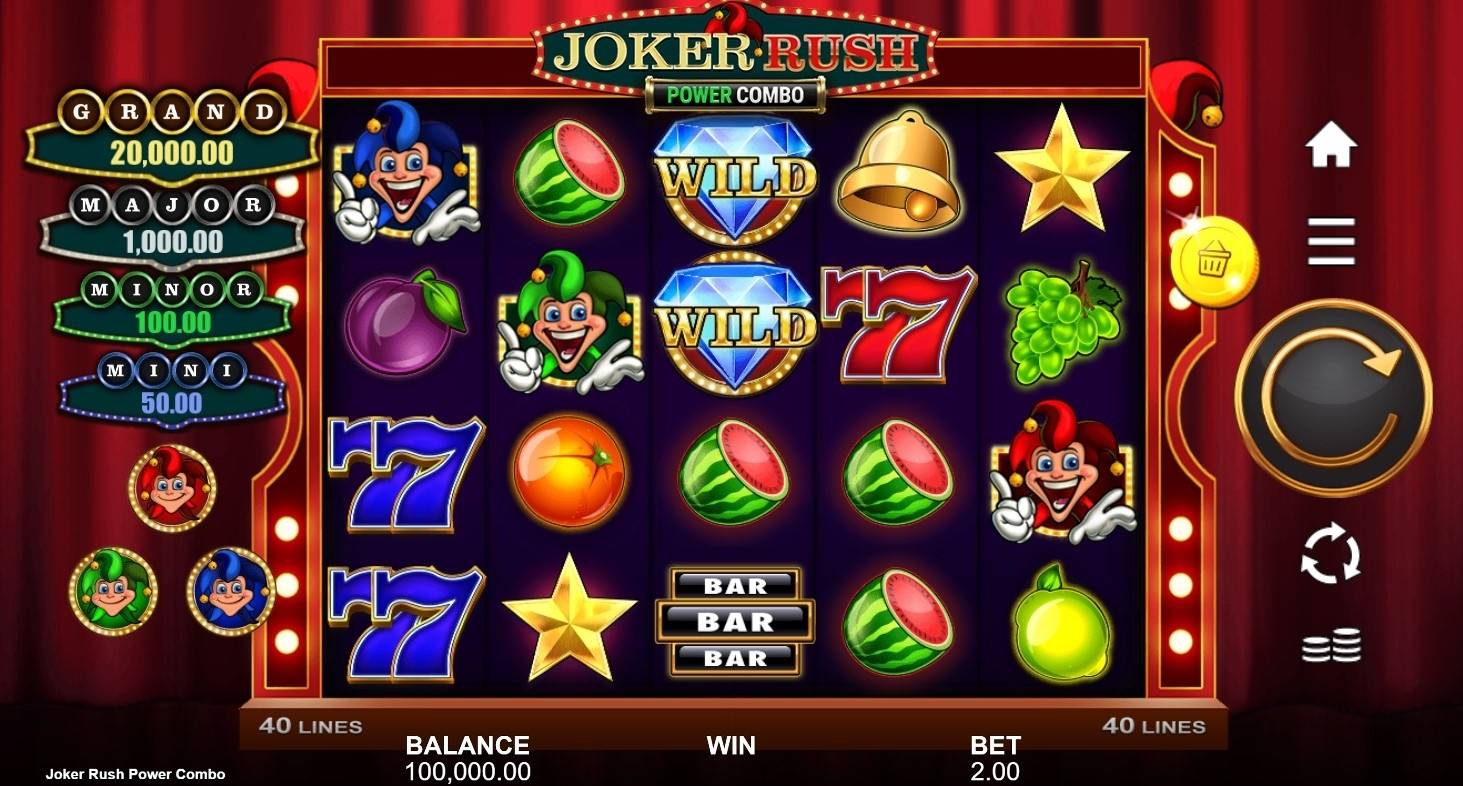Click the BALANCE display
The image size is (1463, 786).
tap(466, 757)
